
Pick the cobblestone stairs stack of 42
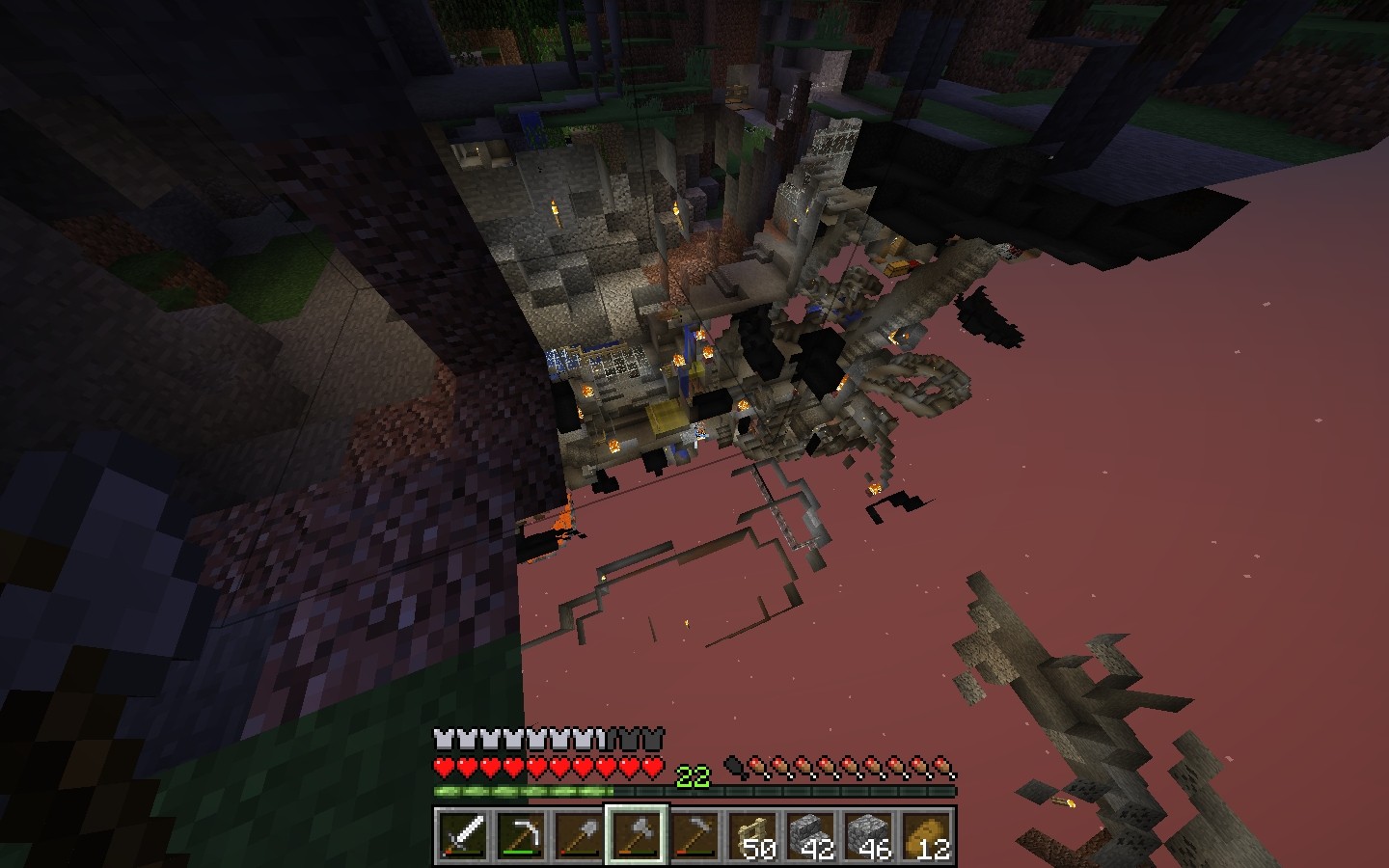click(809, 835)
